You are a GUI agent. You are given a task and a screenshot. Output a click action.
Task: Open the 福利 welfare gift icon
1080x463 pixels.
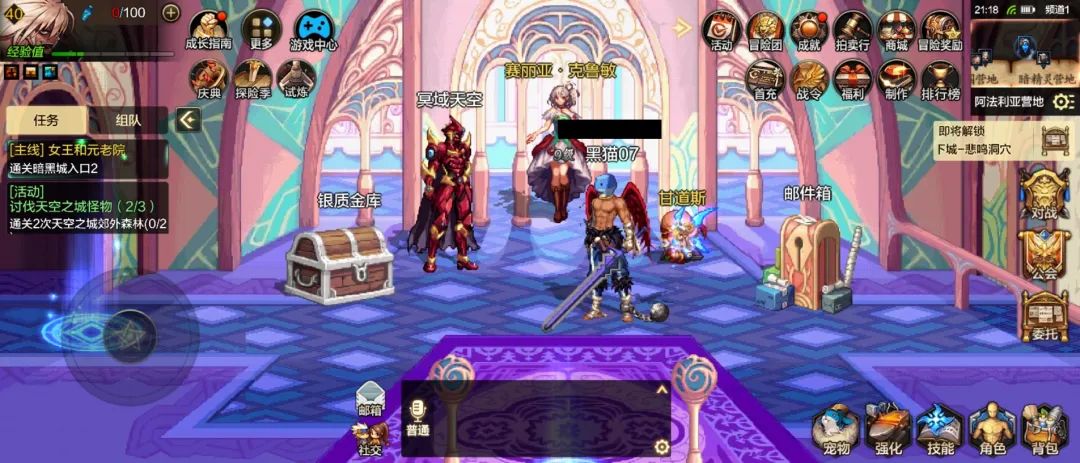(x=853, y=78)
